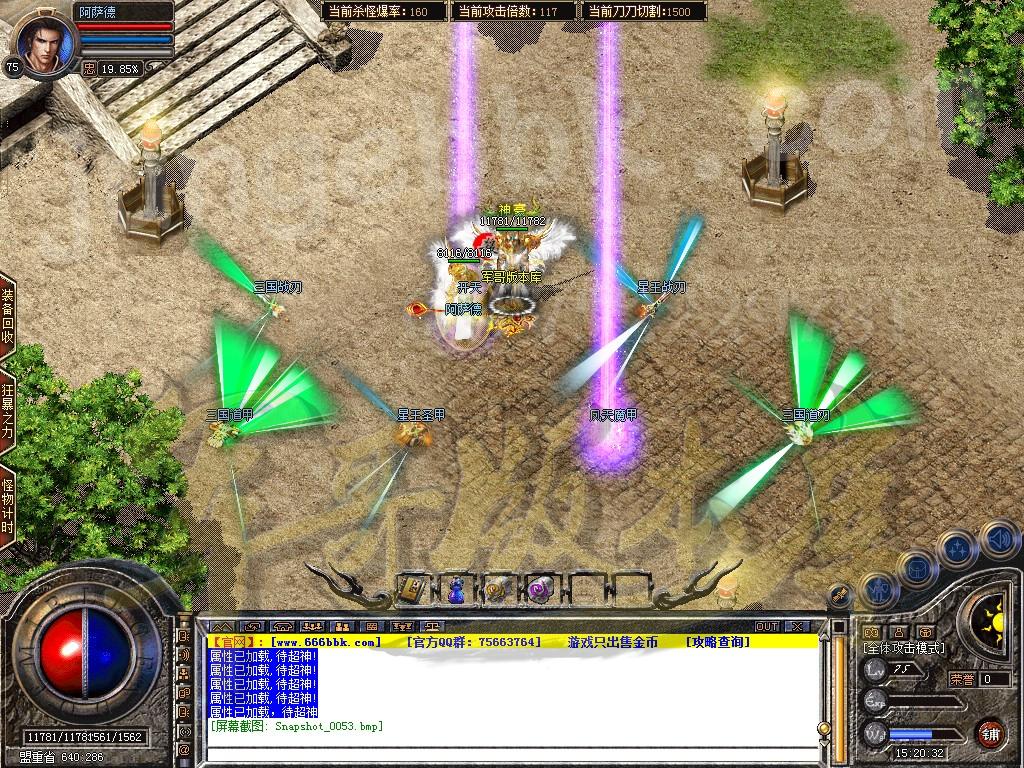
Task: Close the chat panel with the X button
Action: tap(797, 626)
